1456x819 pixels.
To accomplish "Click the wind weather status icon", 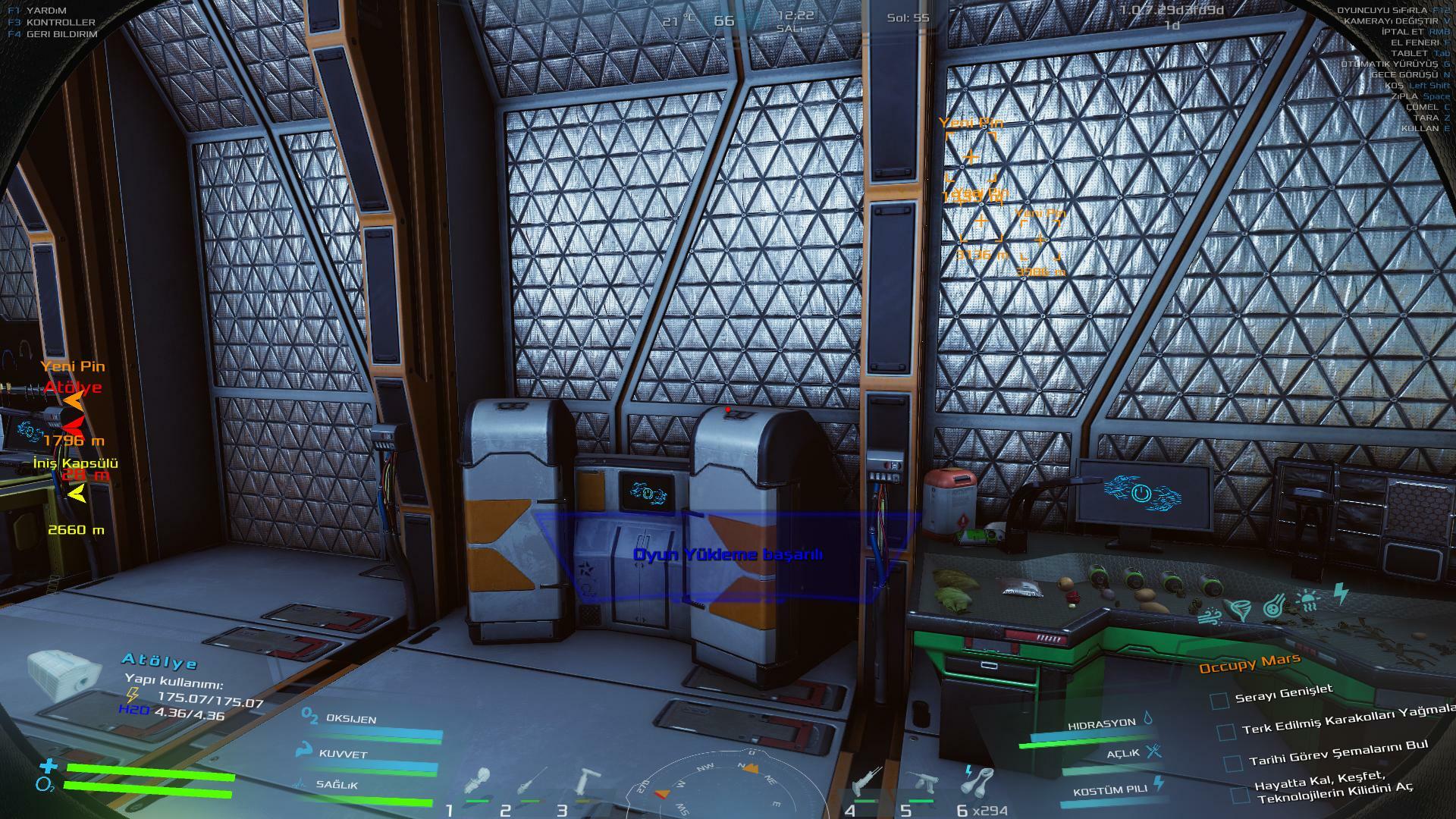I will (x=1211, y=615).
